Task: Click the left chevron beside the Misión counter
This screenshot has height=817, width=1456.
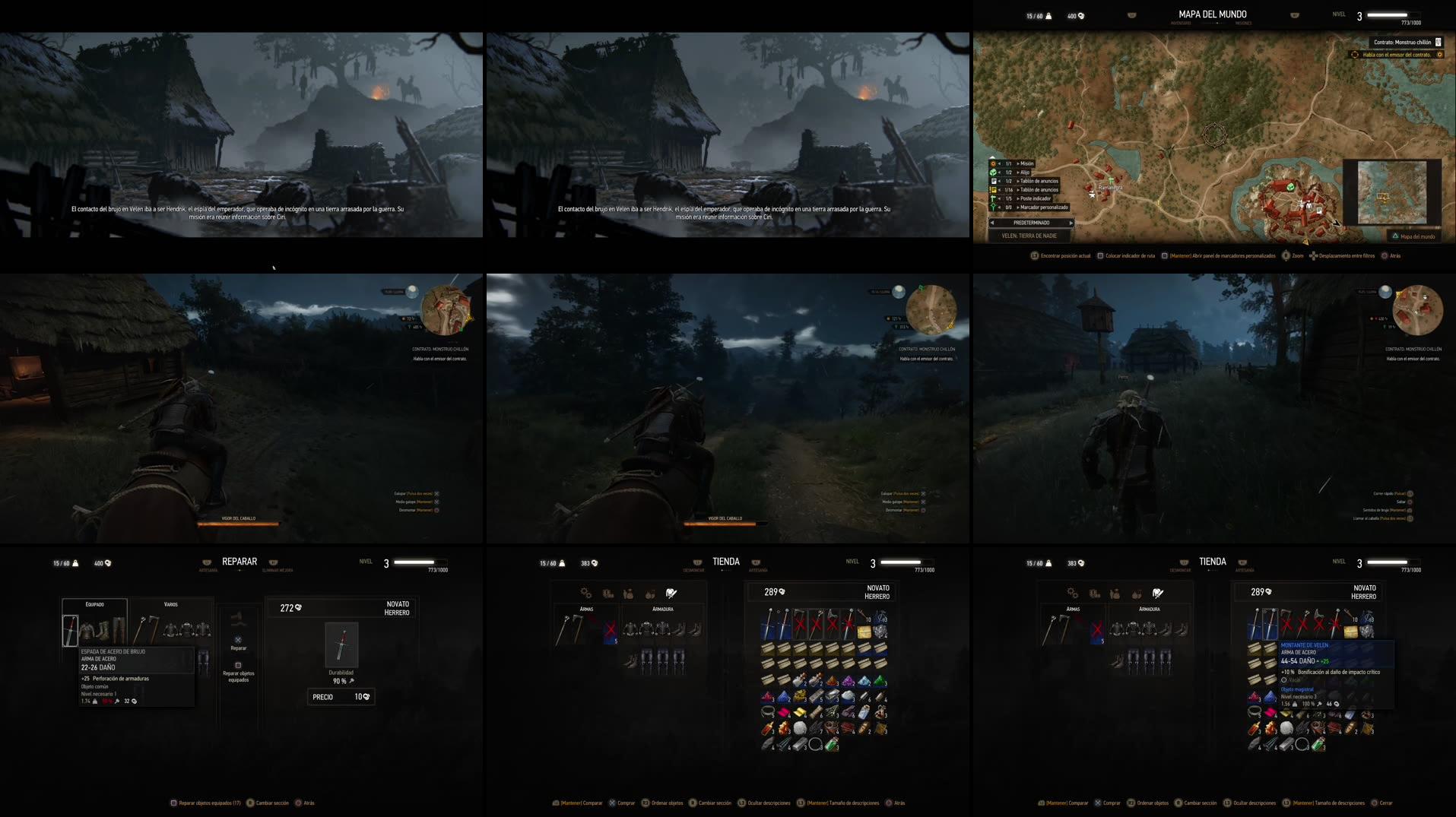Action: coord(1001,163)
